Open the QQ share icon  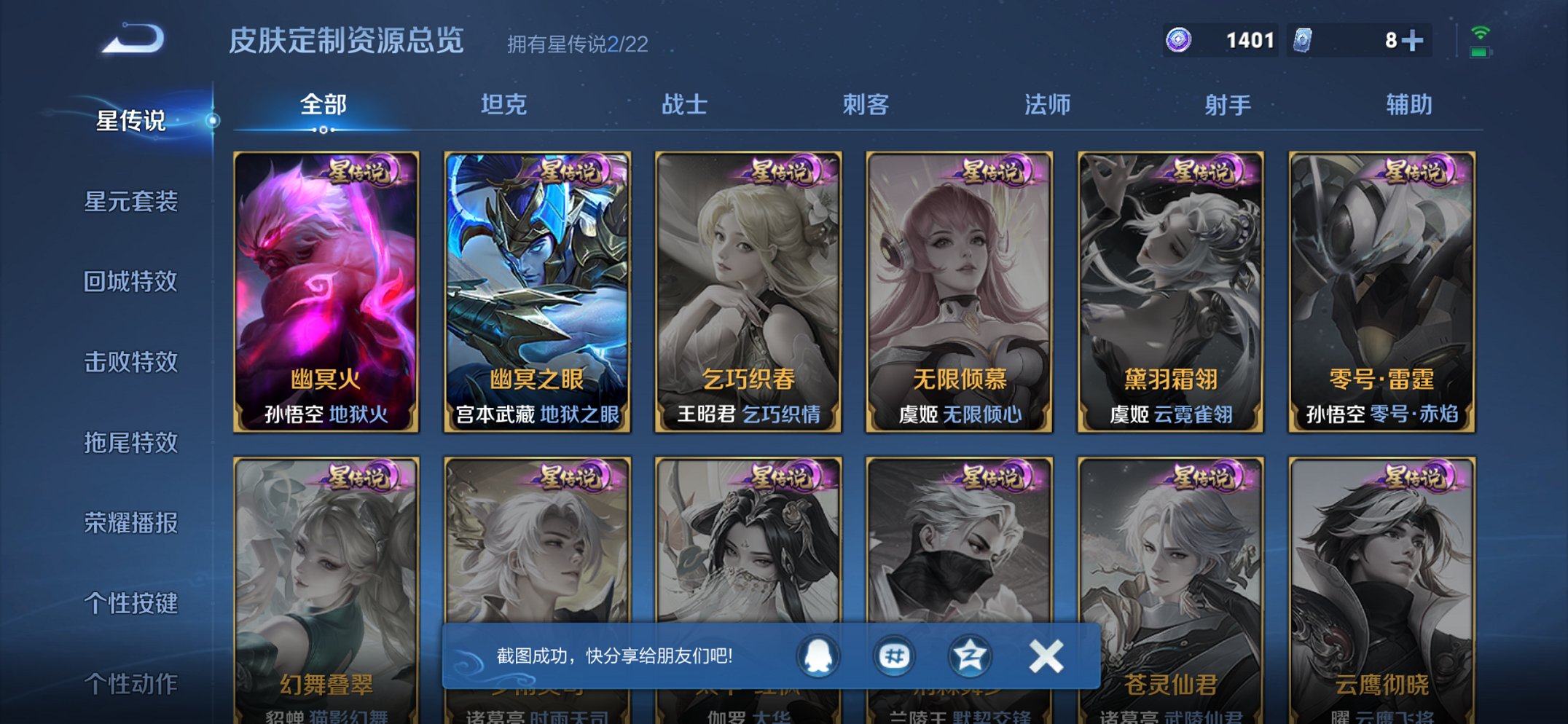(818, 655)
